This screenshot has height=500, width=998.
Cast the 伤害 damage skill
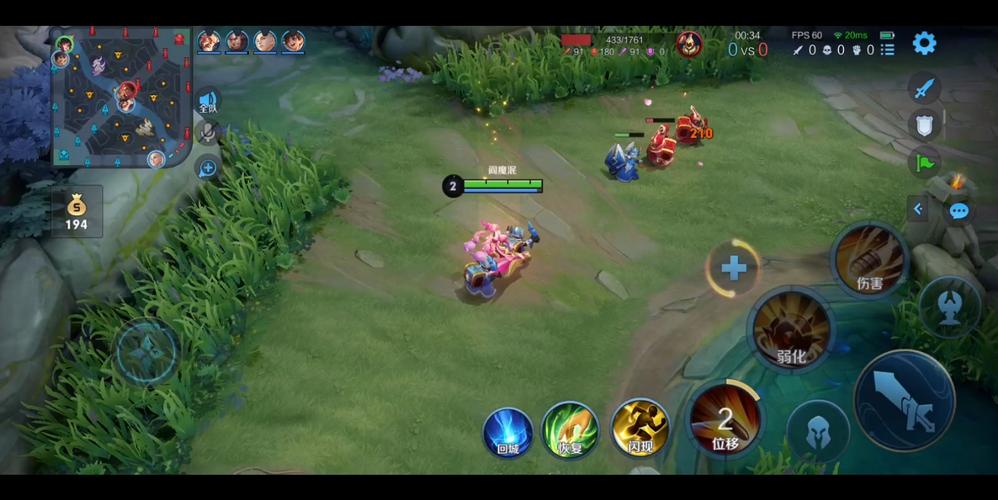869,259
